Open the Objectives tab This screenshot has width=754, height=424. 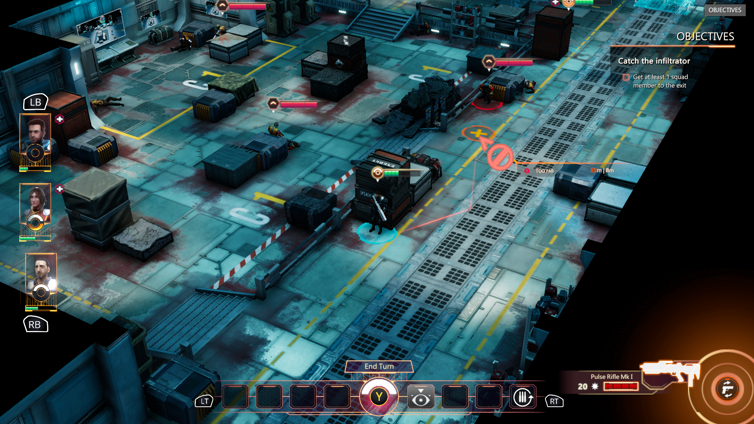(725, 10)
